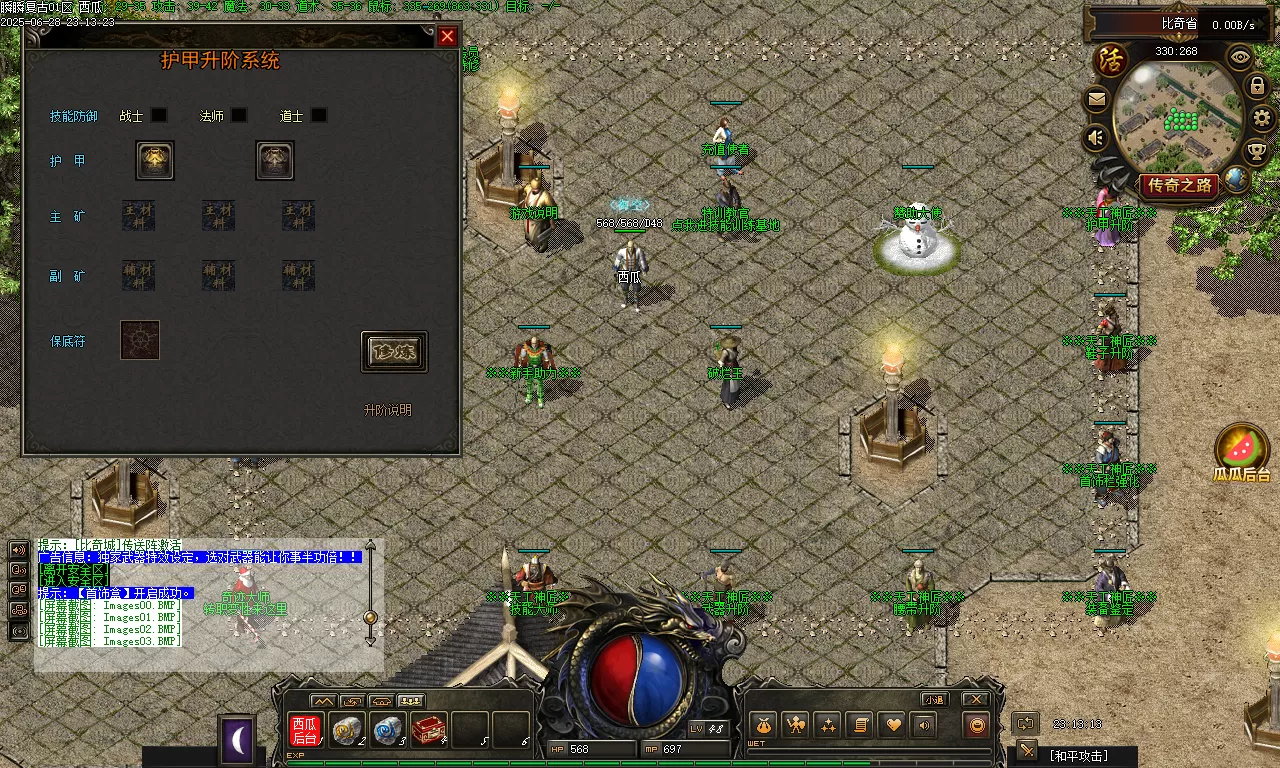The image size is (1280, 768).
Task: Use the 西瓜后台 red hotbar slot
Action: 304,731
